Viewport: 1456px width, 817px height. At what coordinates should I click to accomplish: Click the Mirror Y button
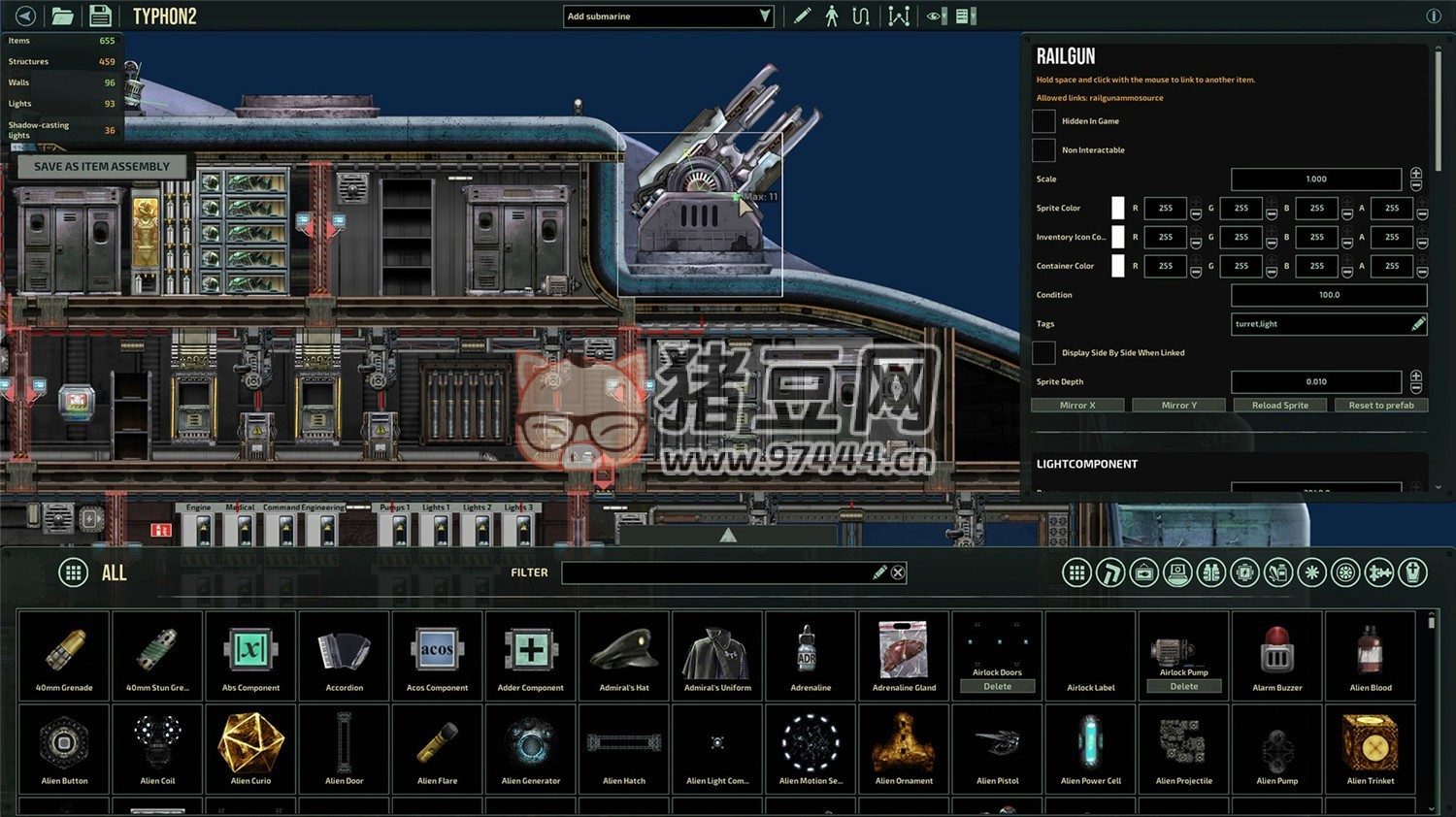pos(1178,406)
